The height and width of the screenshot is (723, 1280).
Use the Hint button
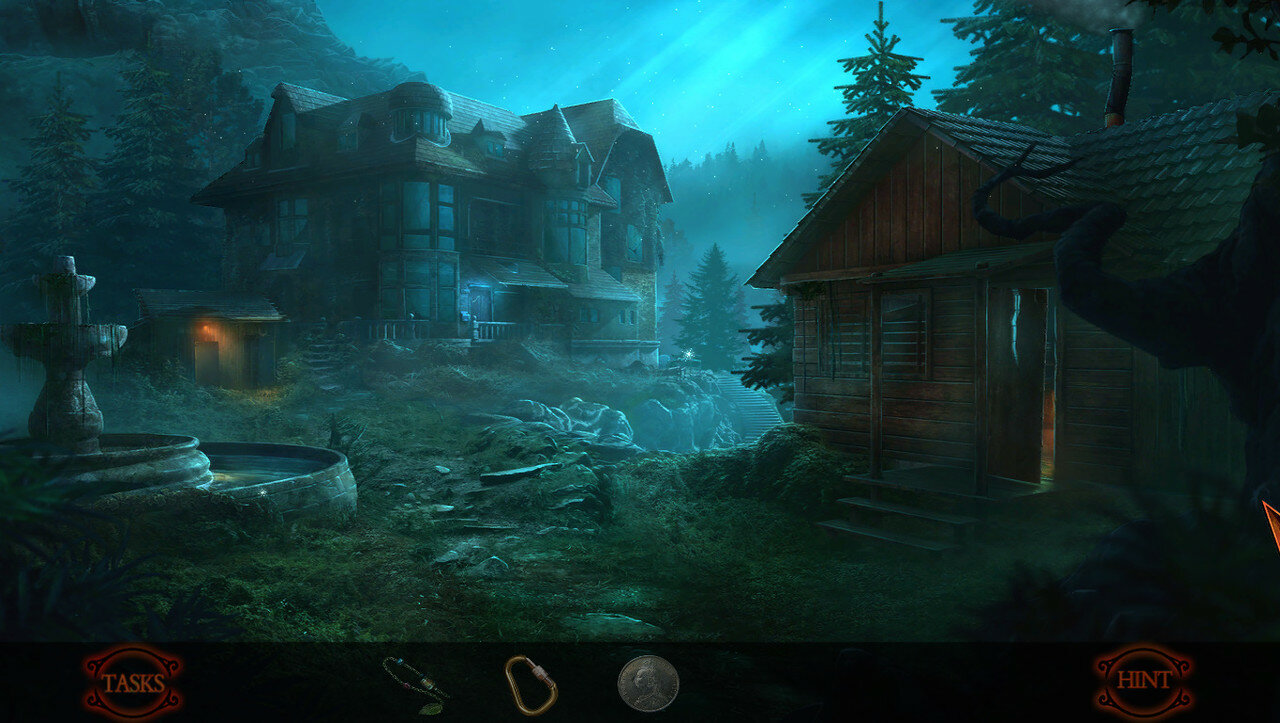(x=1143, y=681)
